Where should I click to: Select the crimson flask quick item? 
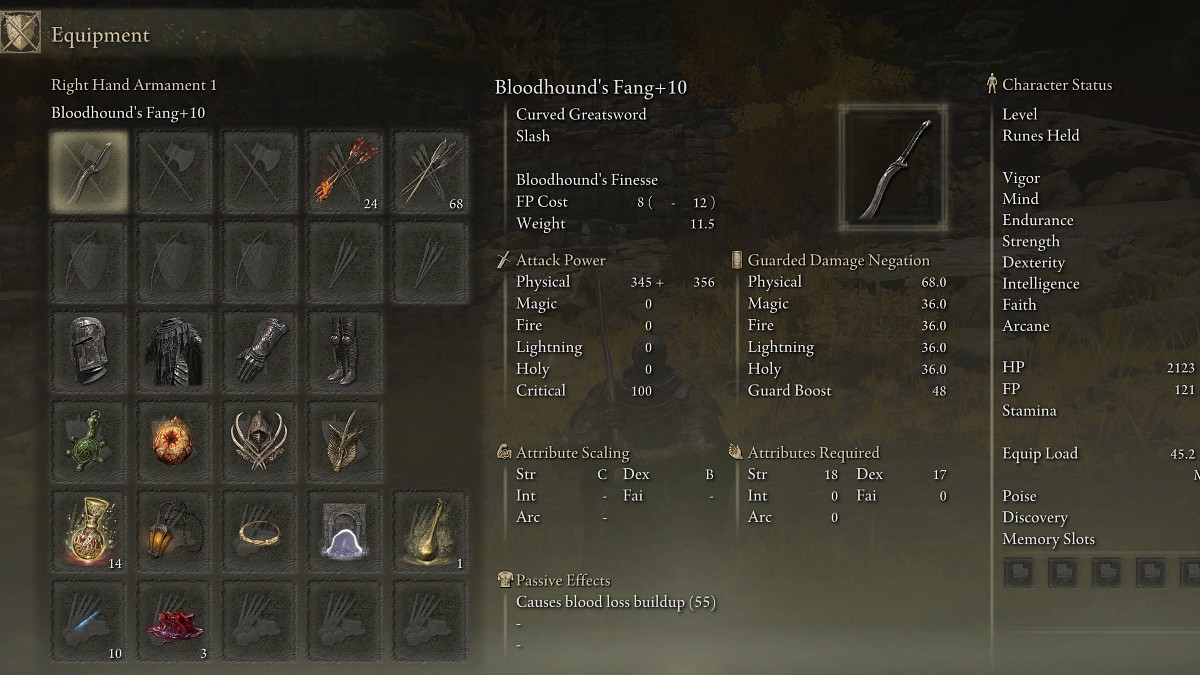tap(89, 531)
